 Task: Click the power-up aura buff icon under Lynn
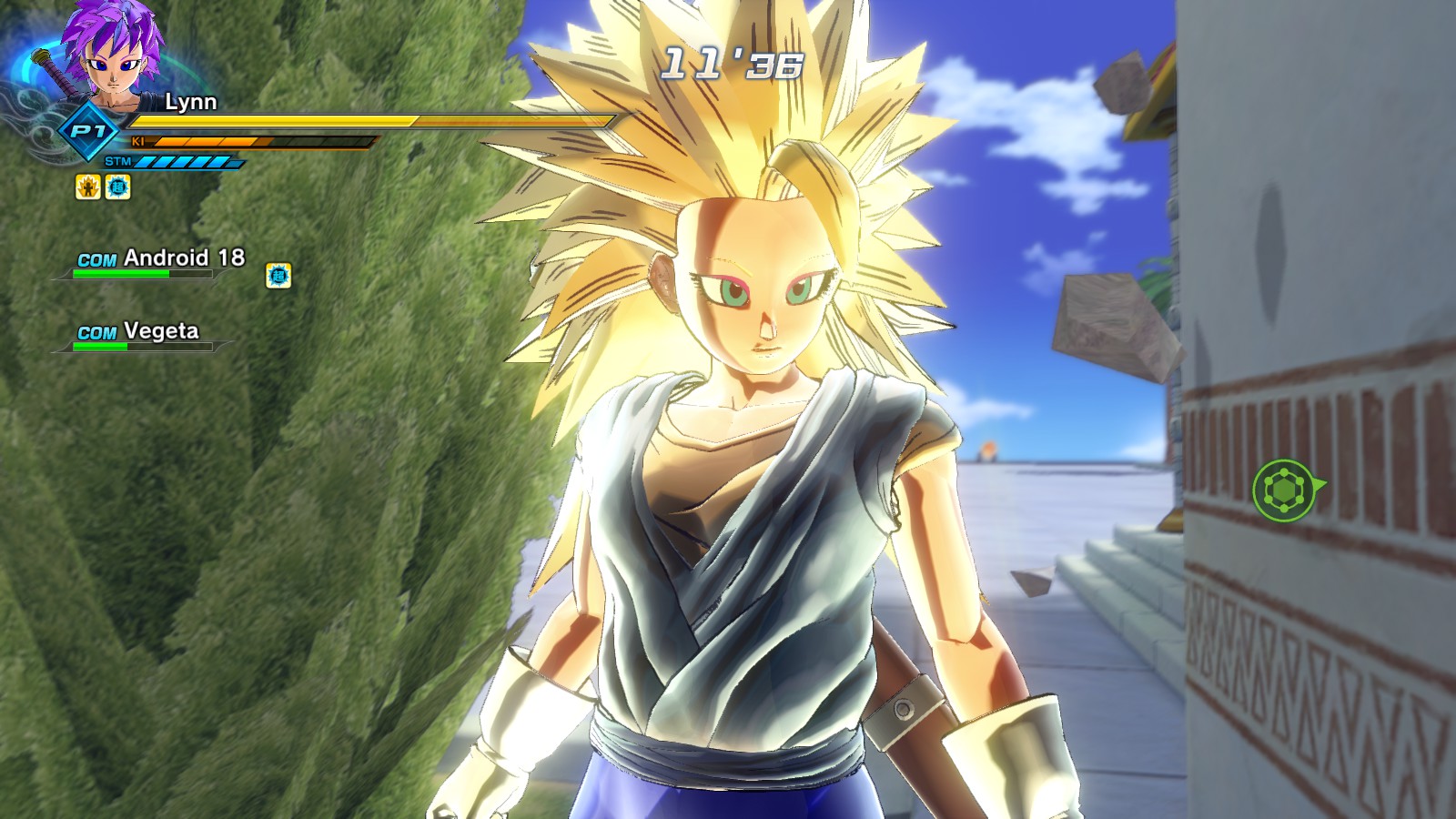pos(87,187)
